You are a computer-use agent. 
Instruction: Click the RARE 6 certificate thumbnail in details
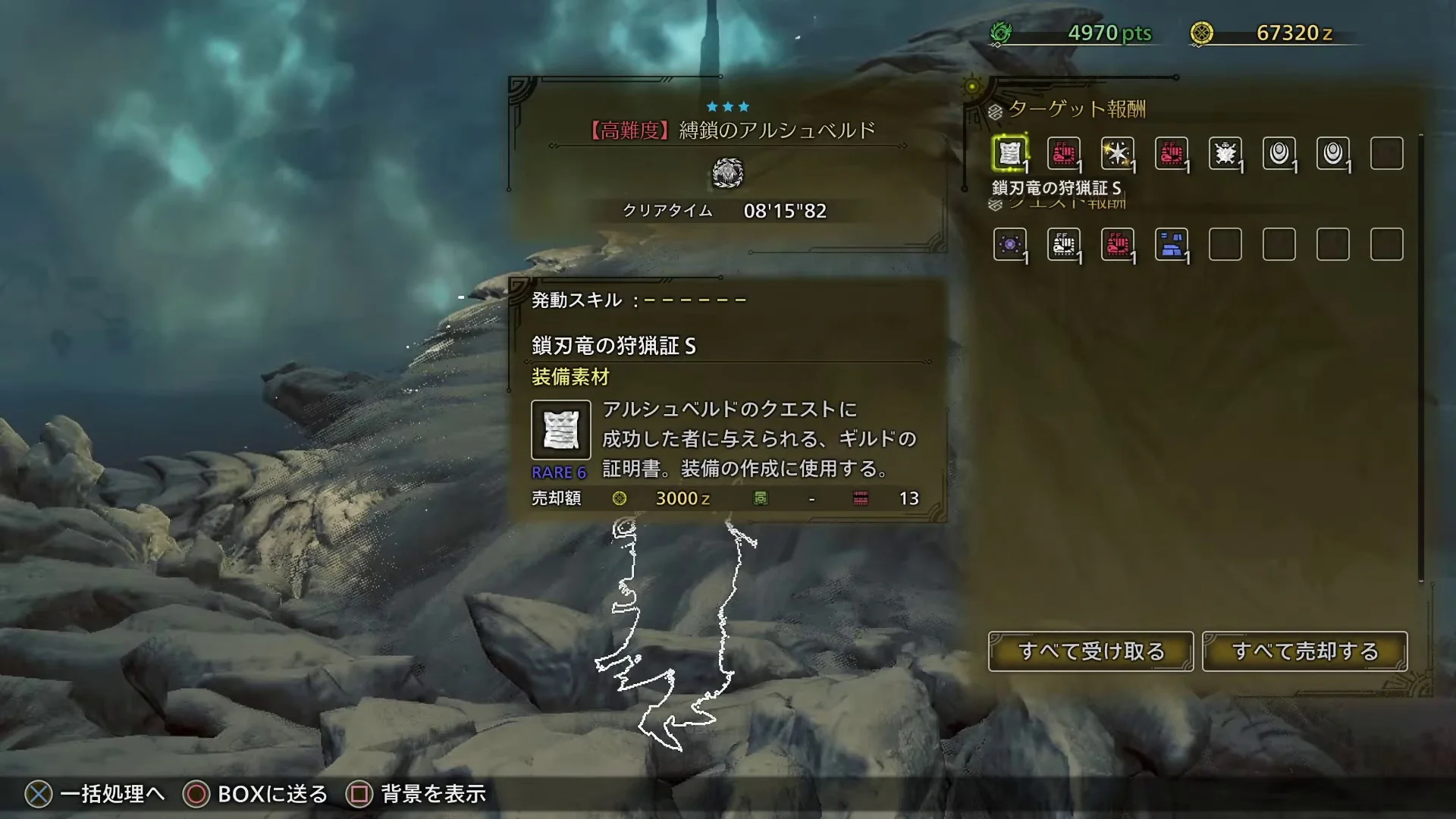point(560,430)
